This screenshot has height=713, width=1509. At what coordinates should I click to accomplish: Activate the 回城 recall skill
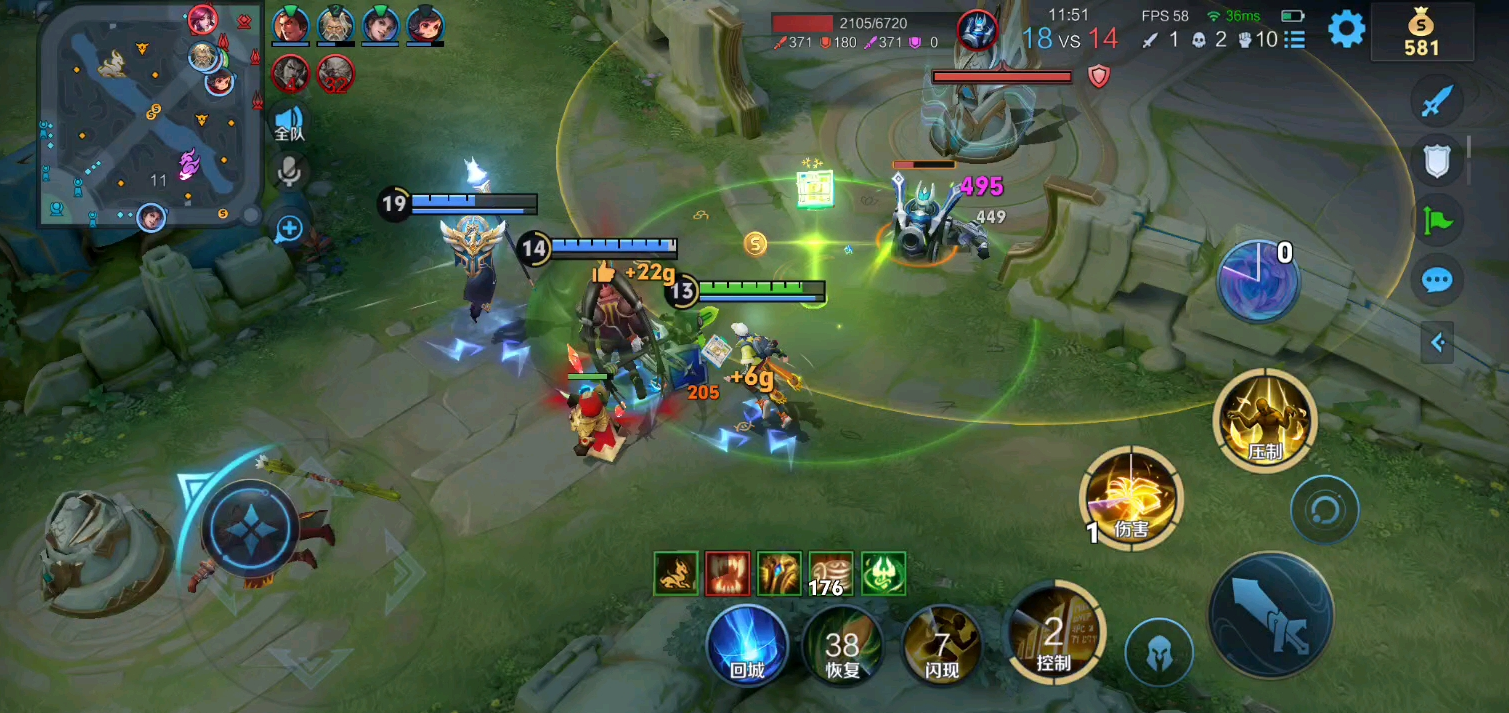point(747,645)
